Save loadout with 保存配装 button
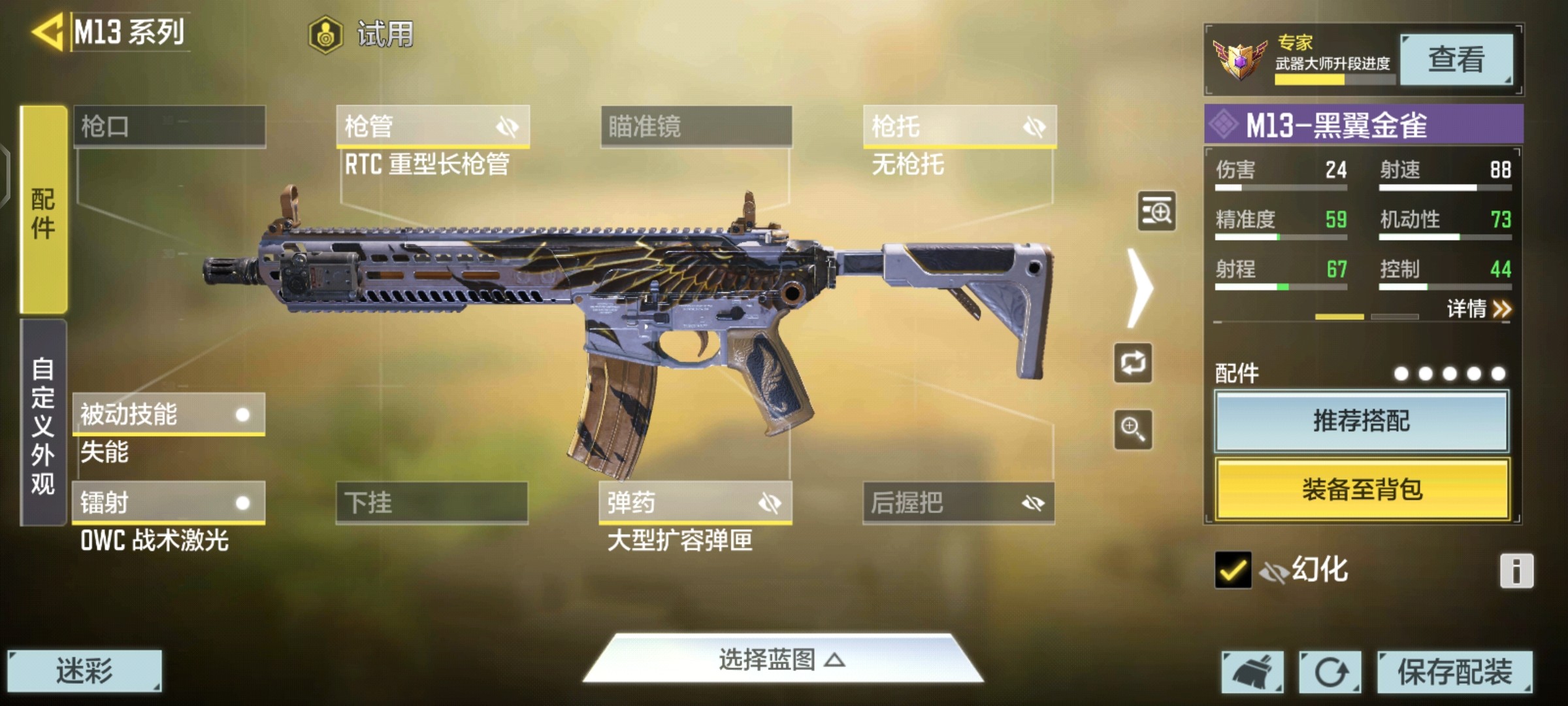The width and height of the screenshot is (1568, 706). [1454, 671]
